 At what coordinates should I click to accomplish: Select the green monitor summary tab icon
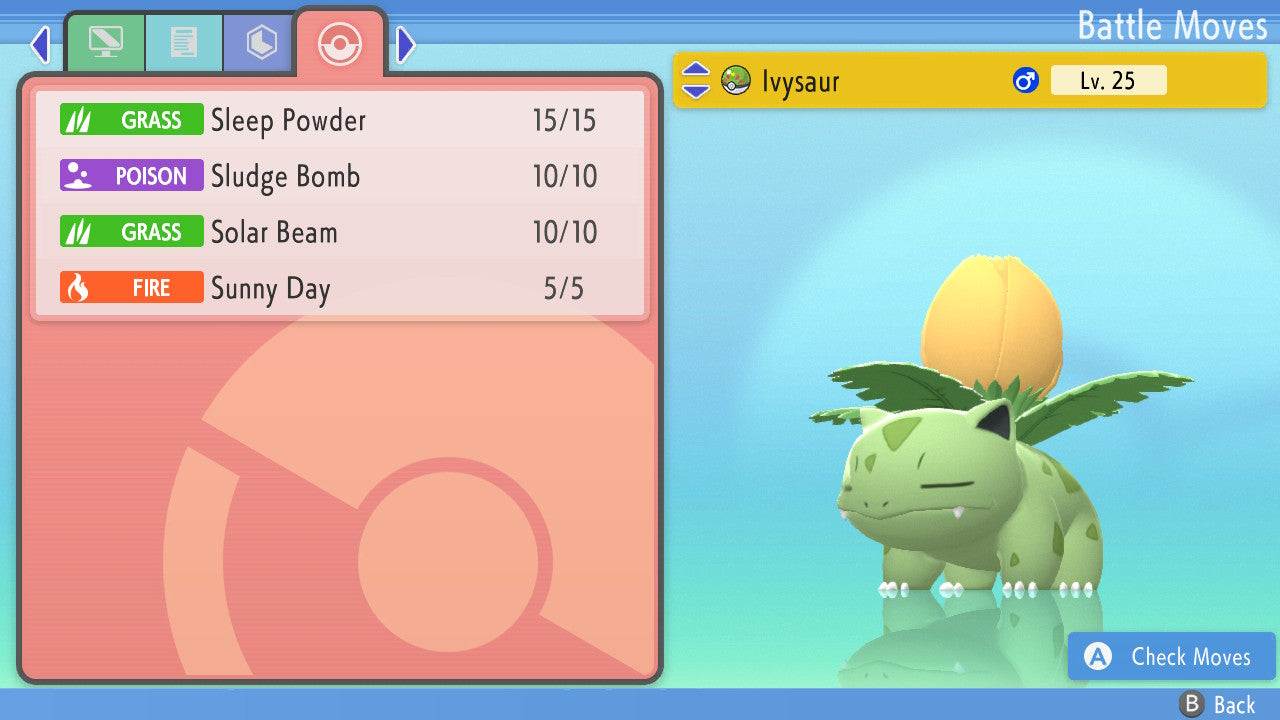(x=105, y=42)
